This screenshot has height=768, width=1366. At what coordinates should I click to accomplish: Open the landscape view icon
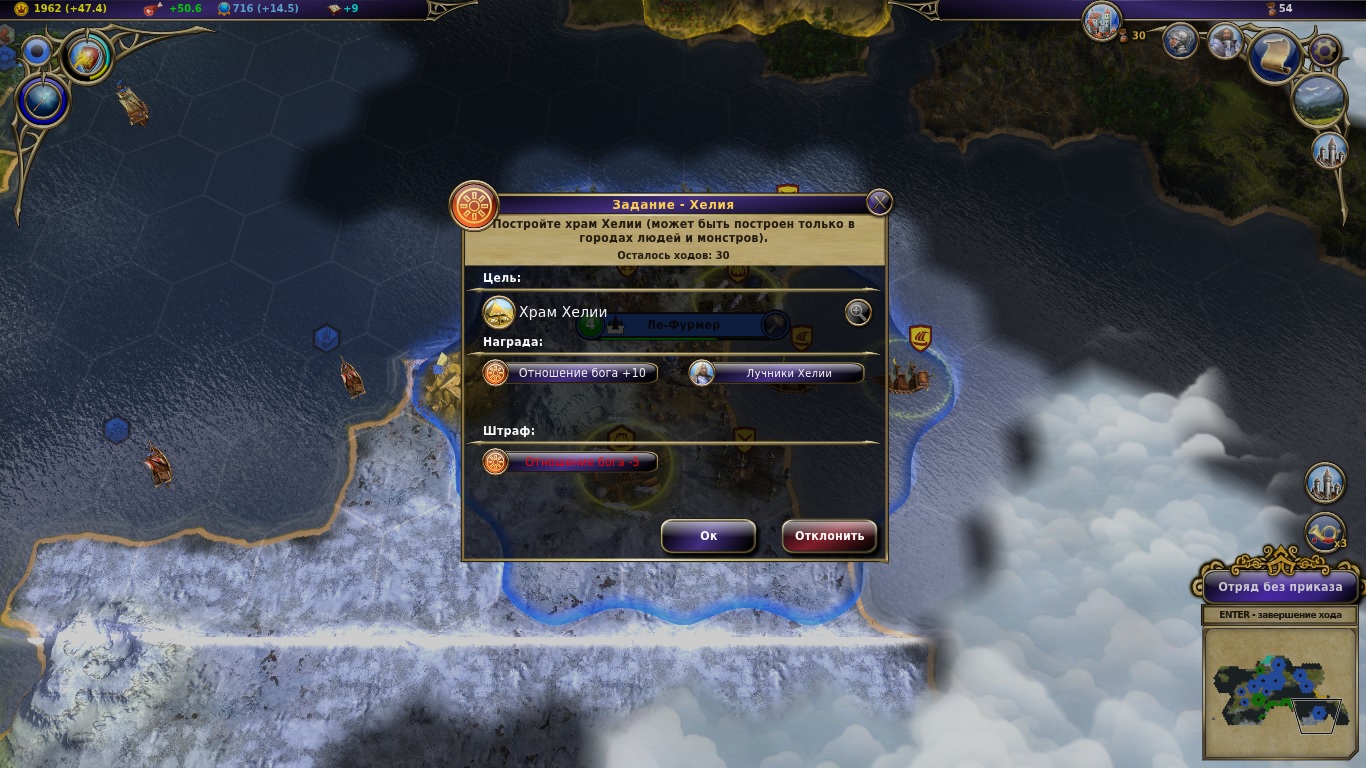tap(1319, 100)
